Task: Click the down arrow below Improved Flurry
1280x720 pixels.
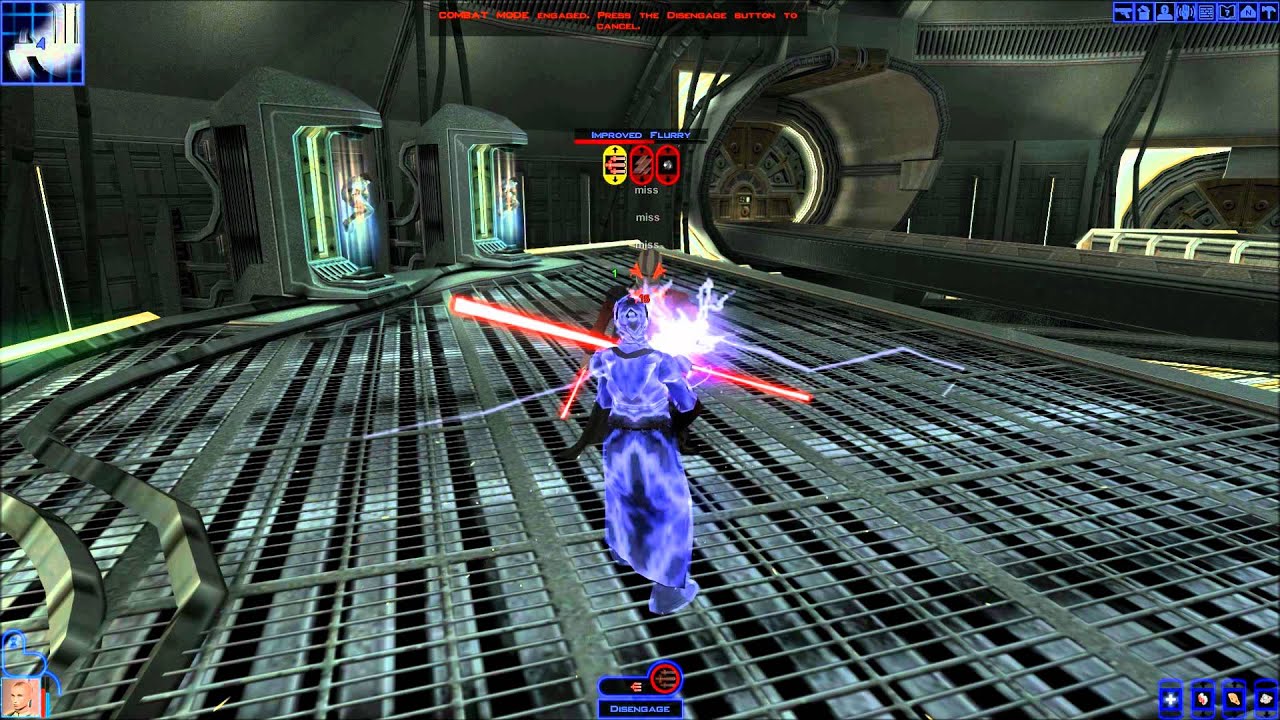Action: [615, 180]
